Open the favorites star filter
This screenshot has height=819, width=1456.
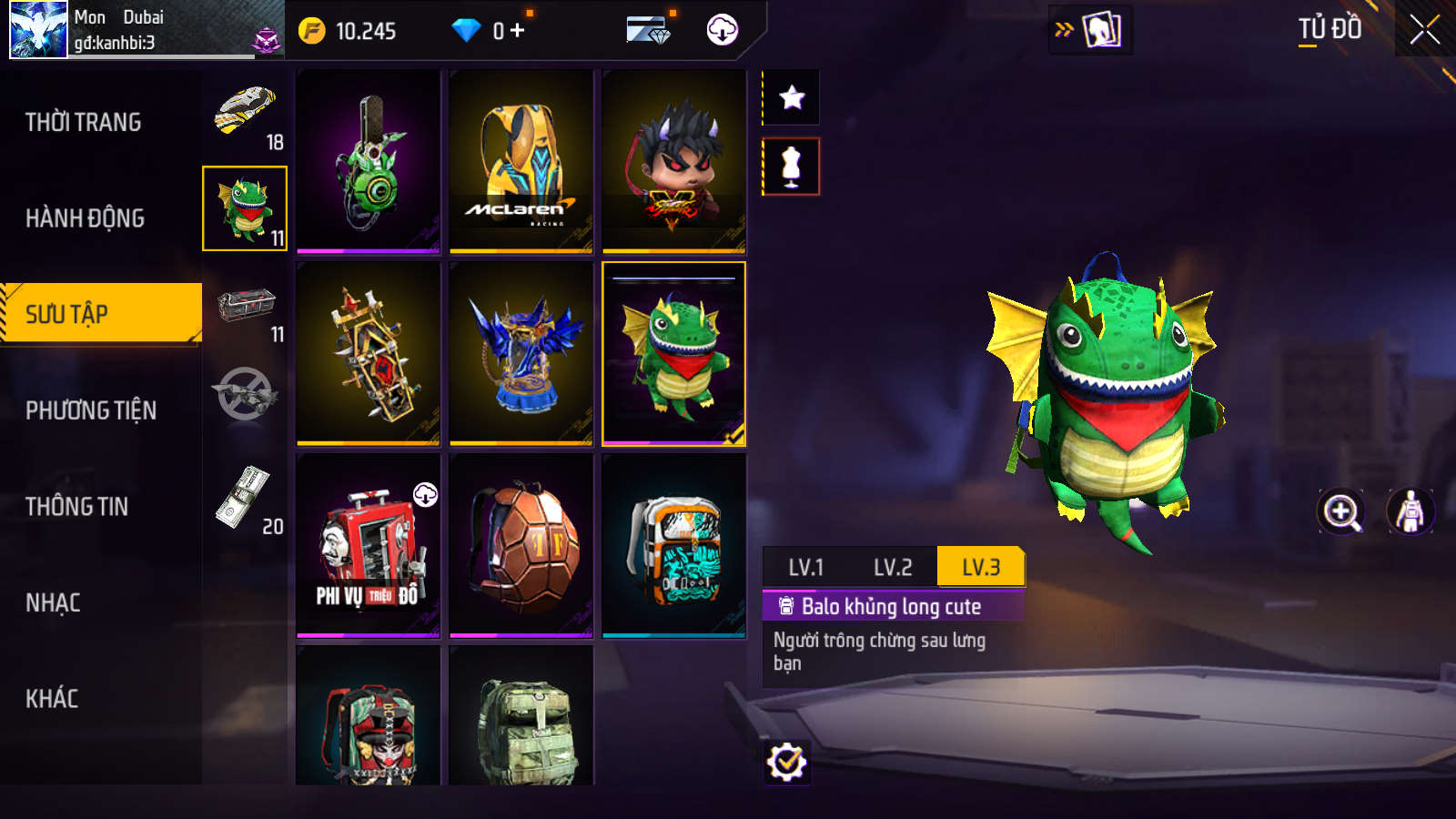(792, 97)
